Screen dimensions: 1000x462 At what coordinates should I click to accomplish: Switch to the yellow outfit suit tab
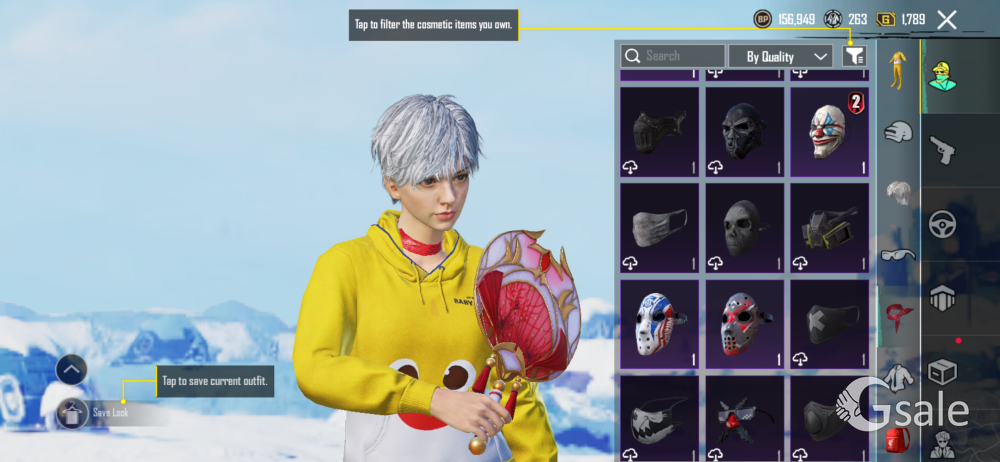pos(899,68)
